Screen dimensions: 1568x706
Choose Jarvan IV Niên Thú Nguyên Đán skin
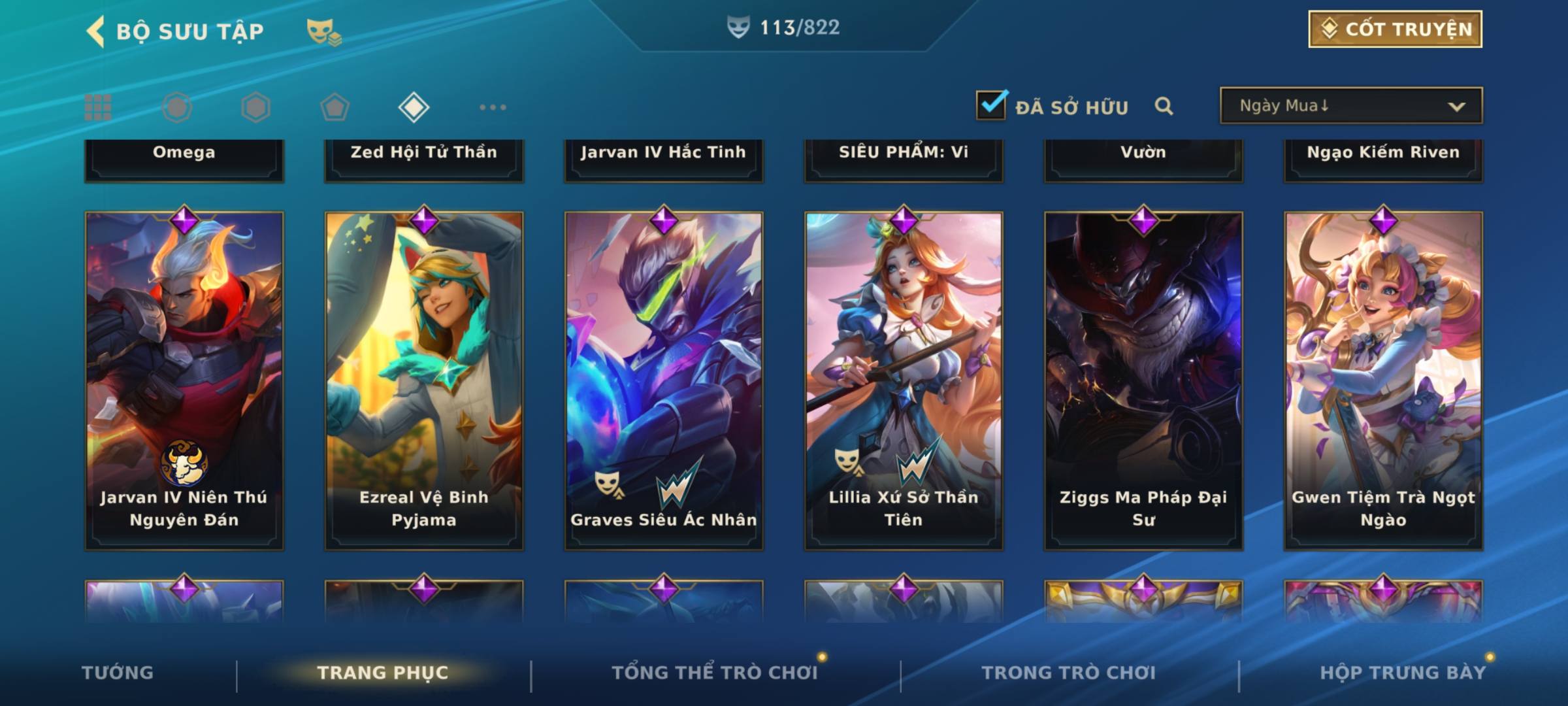pyautogui.click(x=184, y=379)
